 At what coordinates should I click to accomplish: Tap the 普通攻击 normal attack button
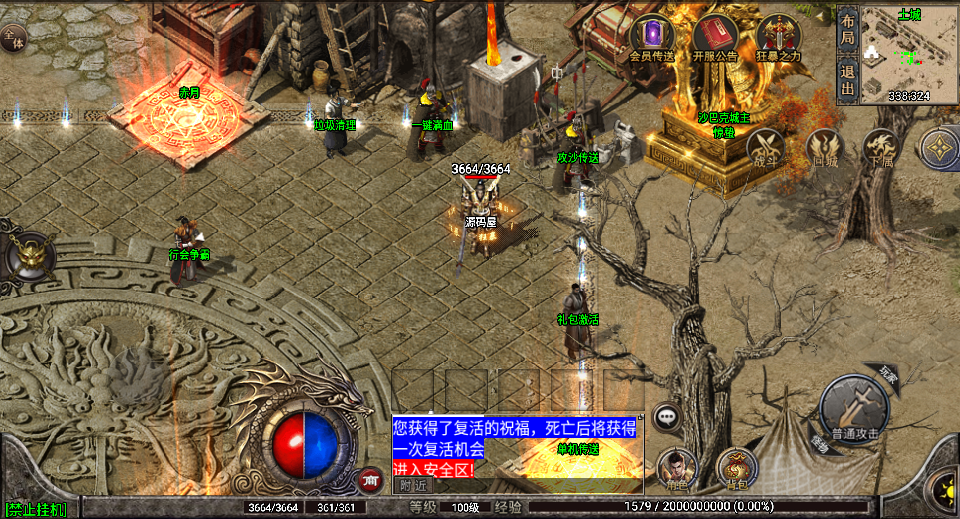coord(853,410)
